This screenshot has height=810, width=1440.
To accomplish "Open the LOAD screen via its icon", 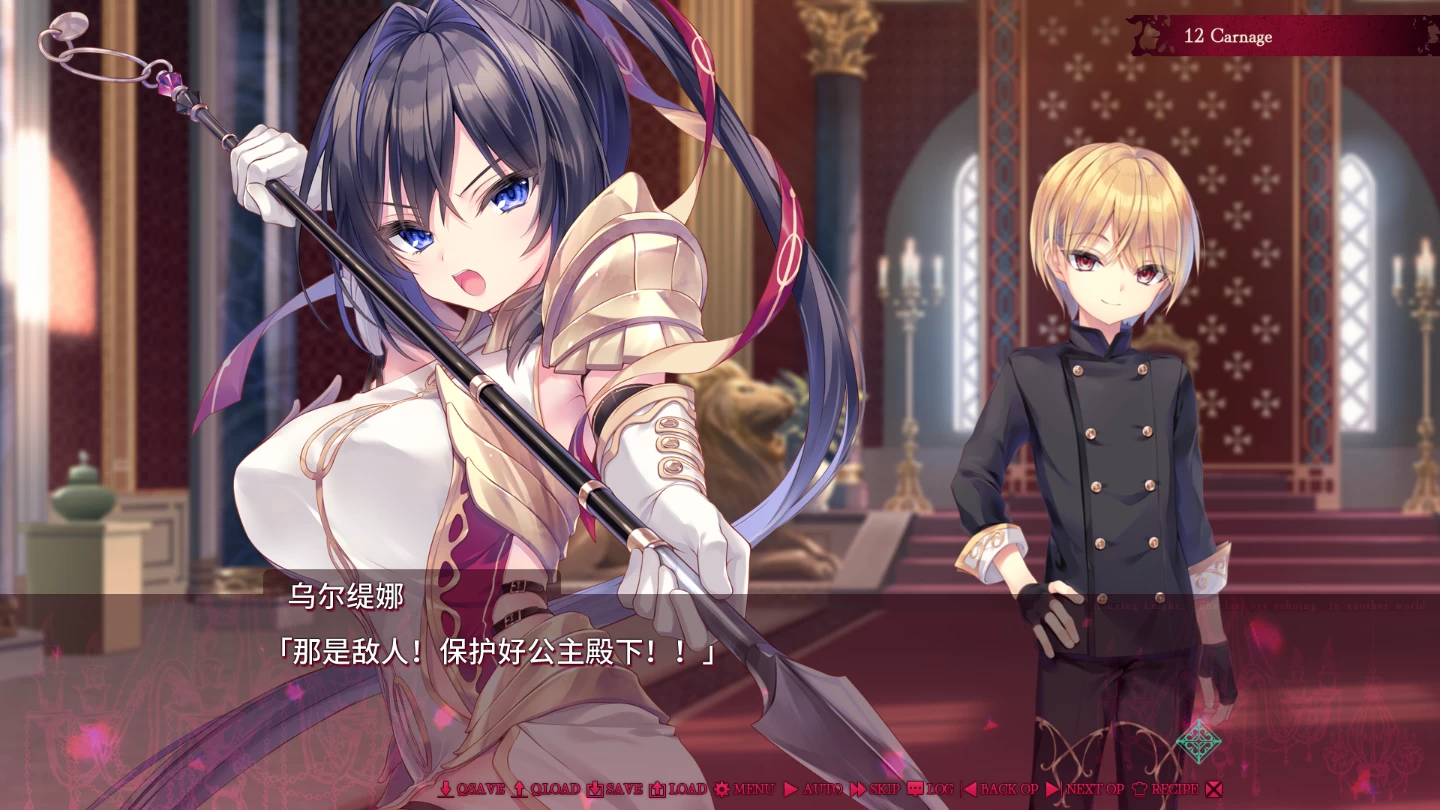I will click(x=659, y=789).
